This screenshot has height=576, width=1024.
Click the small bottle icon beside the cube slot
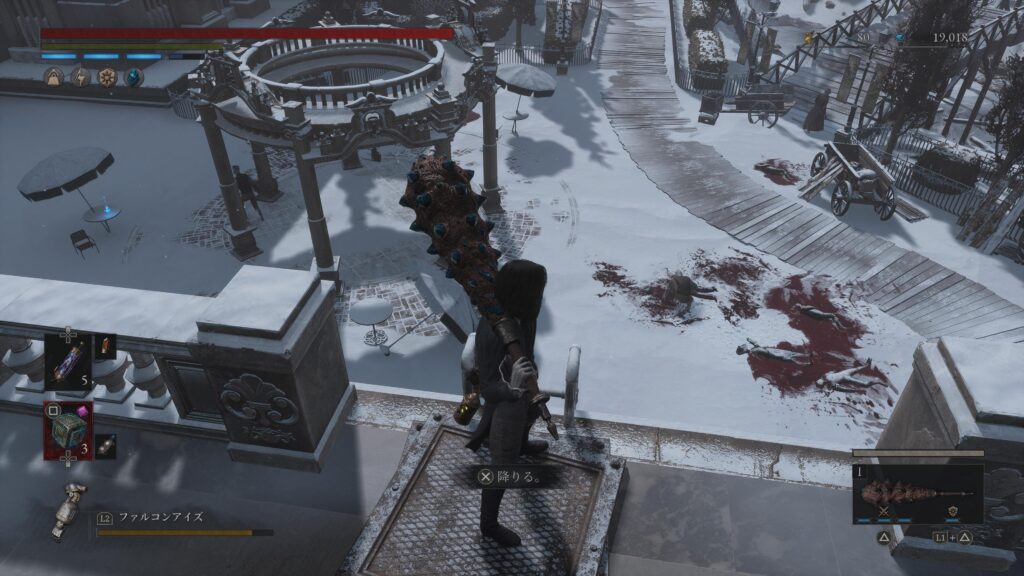click(106, 446)
